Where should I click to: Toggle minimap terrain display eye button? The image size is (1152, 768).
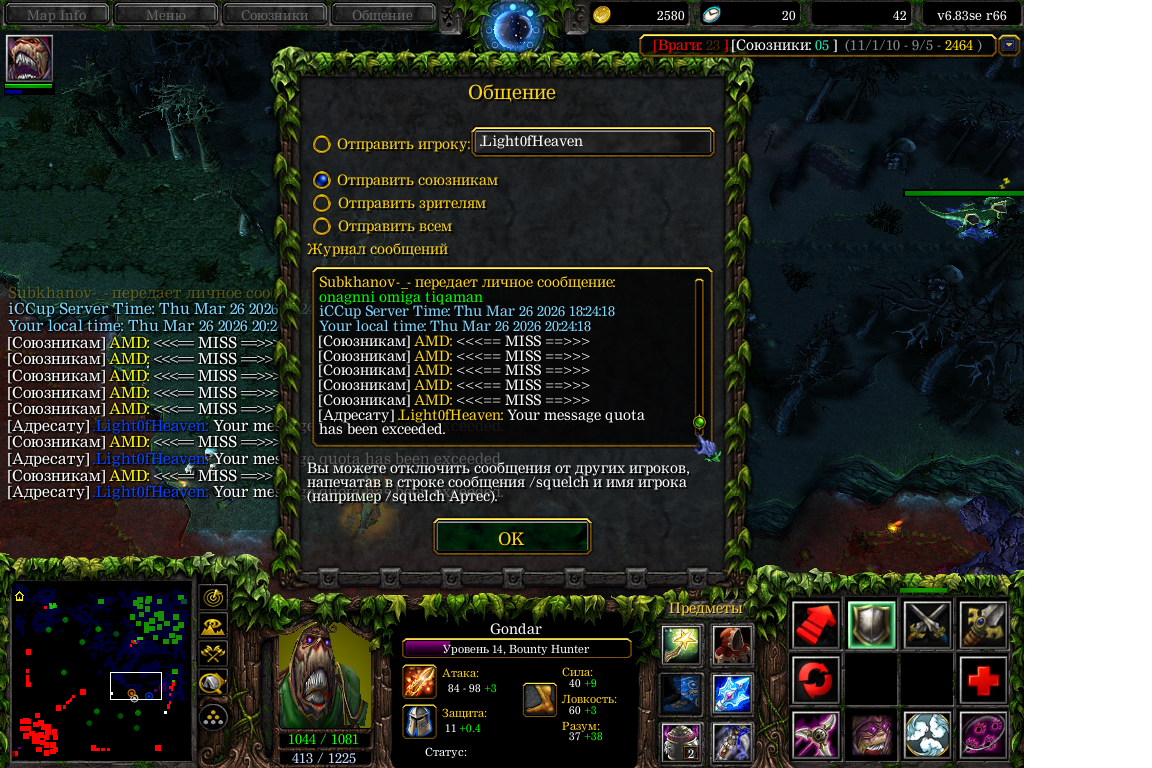pyautogui.click(x=212, y=626)
